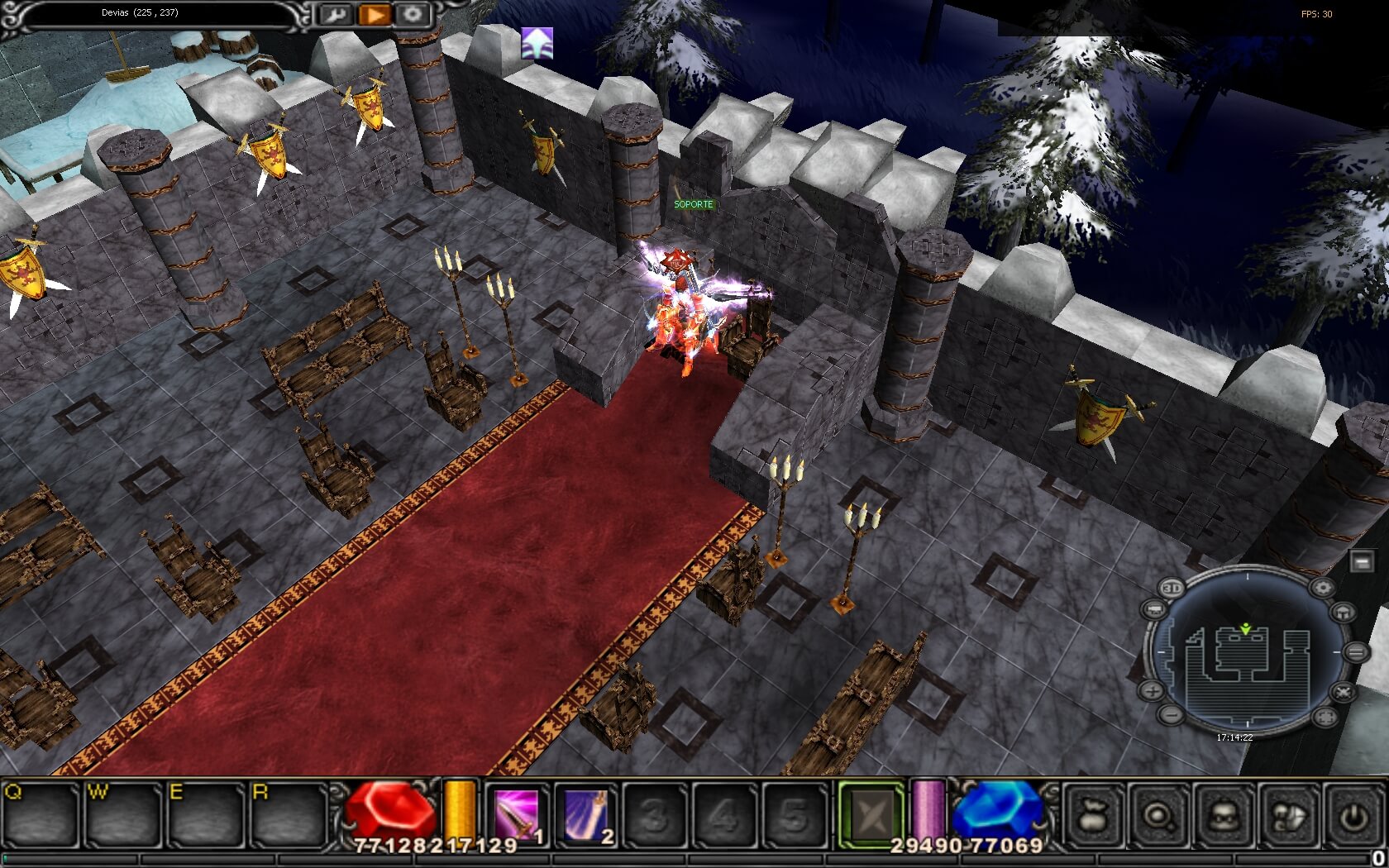This screenshot has width=1389, height=868.
Task: Toggle the minimap 3D view button
Action: coord(1172,588)
